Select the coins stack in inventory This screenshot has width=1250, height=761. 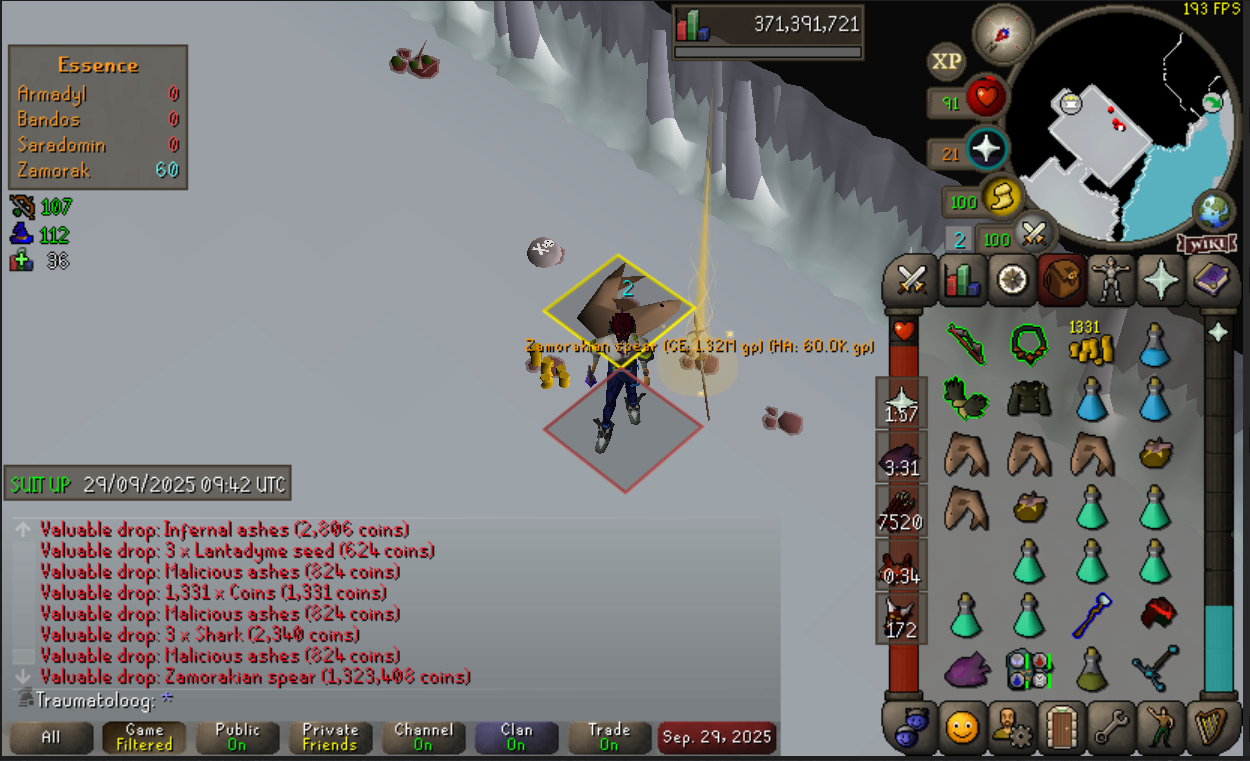1091,347
